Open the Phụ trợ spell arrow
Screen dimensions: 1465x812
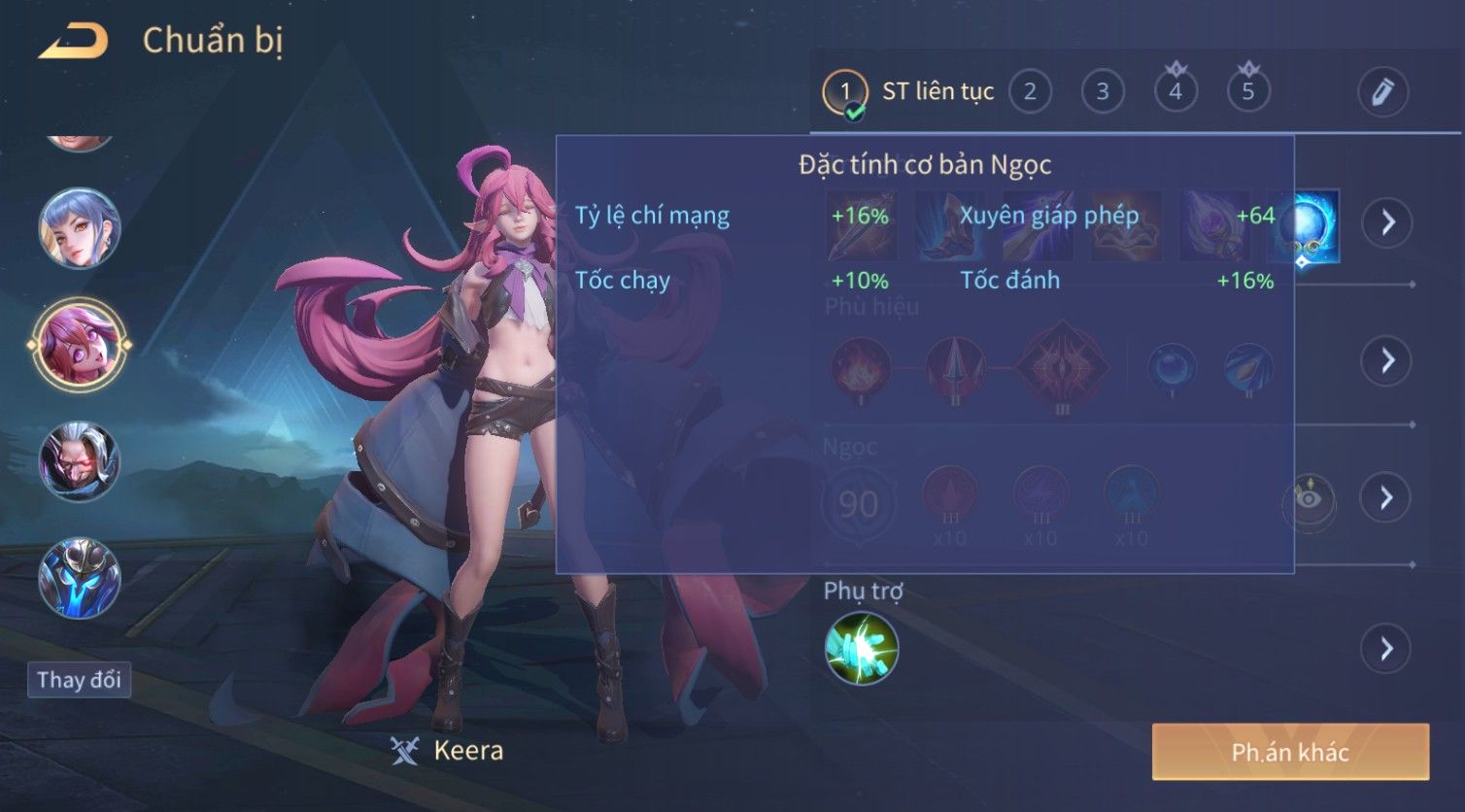click(x=1386, y=648)
